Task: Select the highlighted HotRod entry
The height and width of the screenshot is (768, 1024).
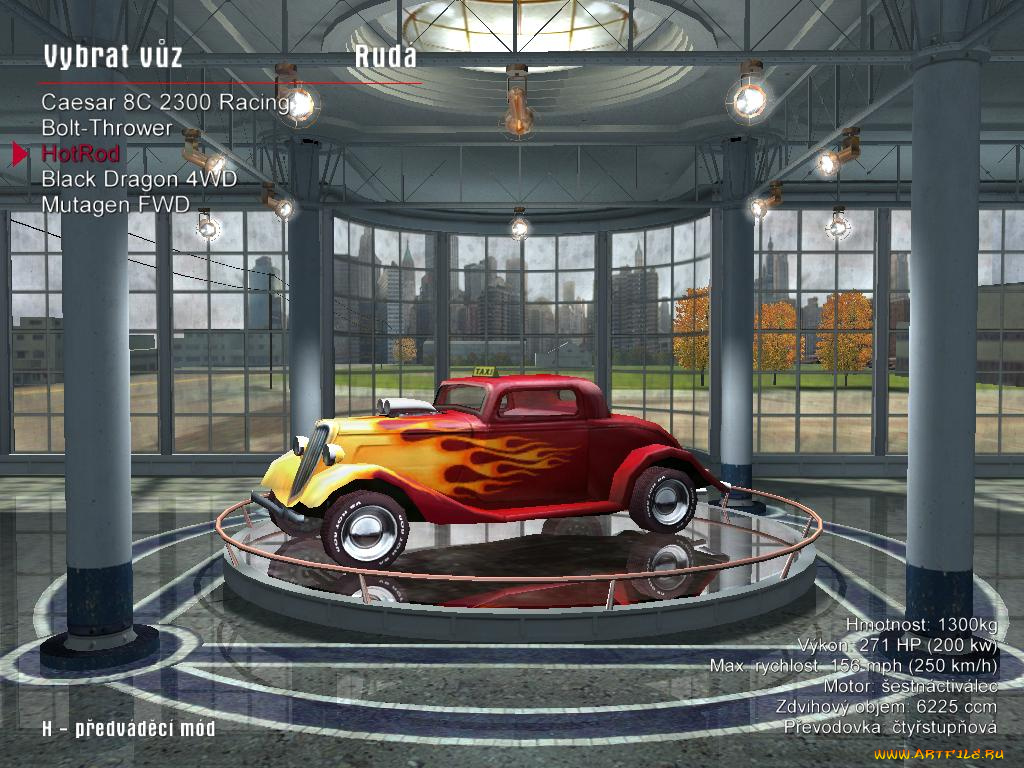Action: click(x=81, y=153)
